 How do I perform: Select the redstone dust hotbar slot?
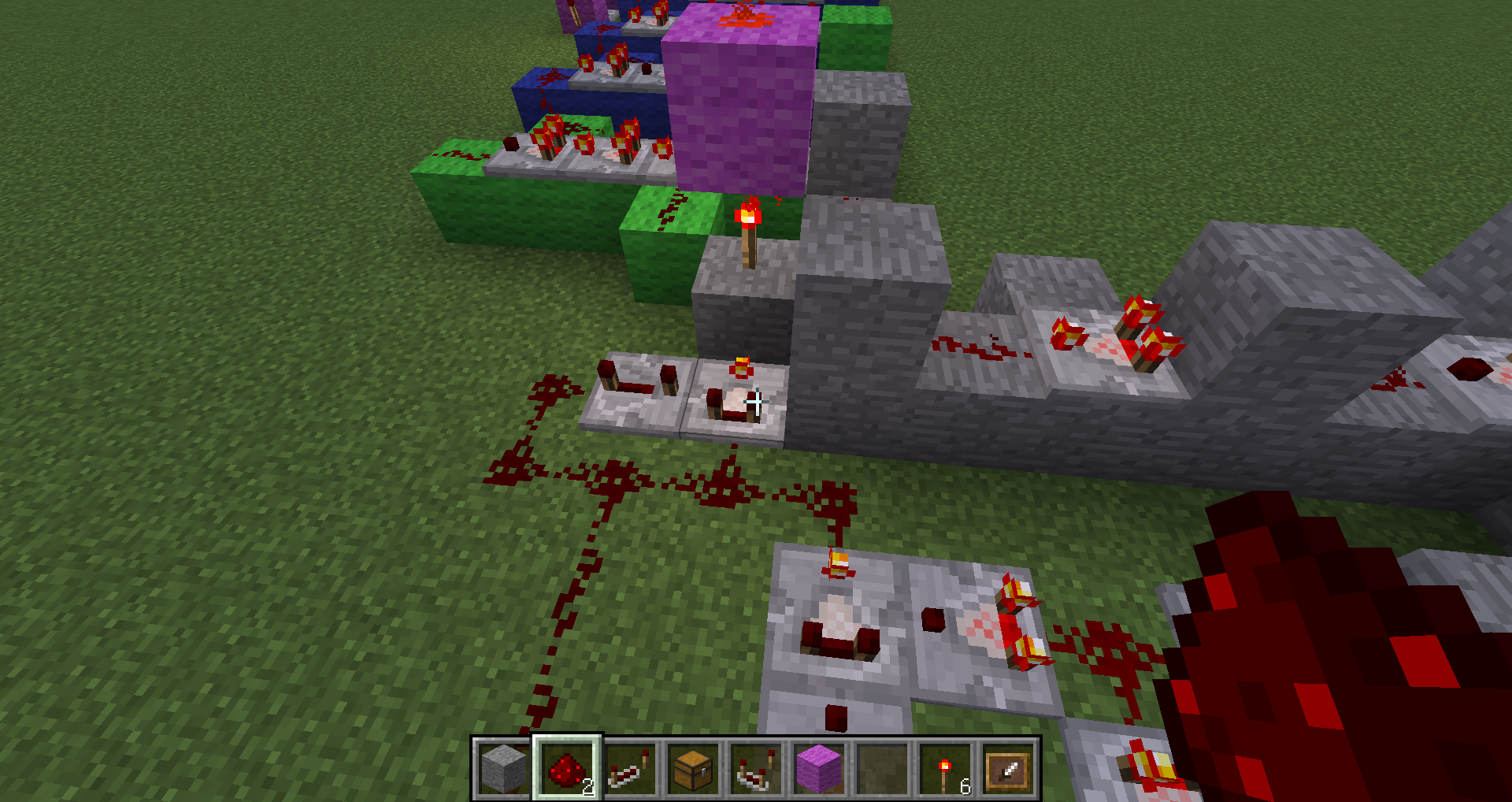567,768
